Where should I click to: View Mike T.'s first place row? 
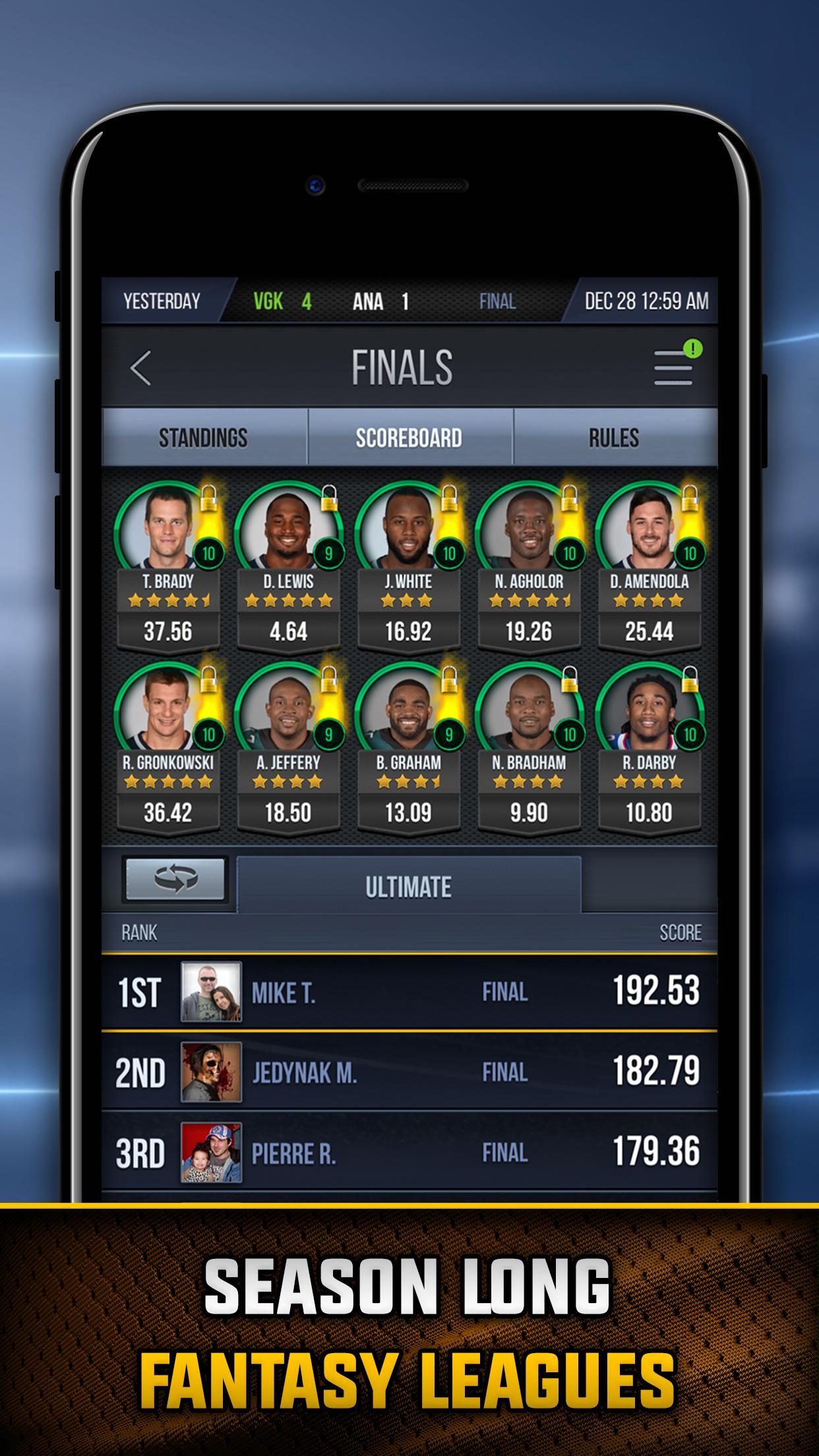(x=409, y=991)
